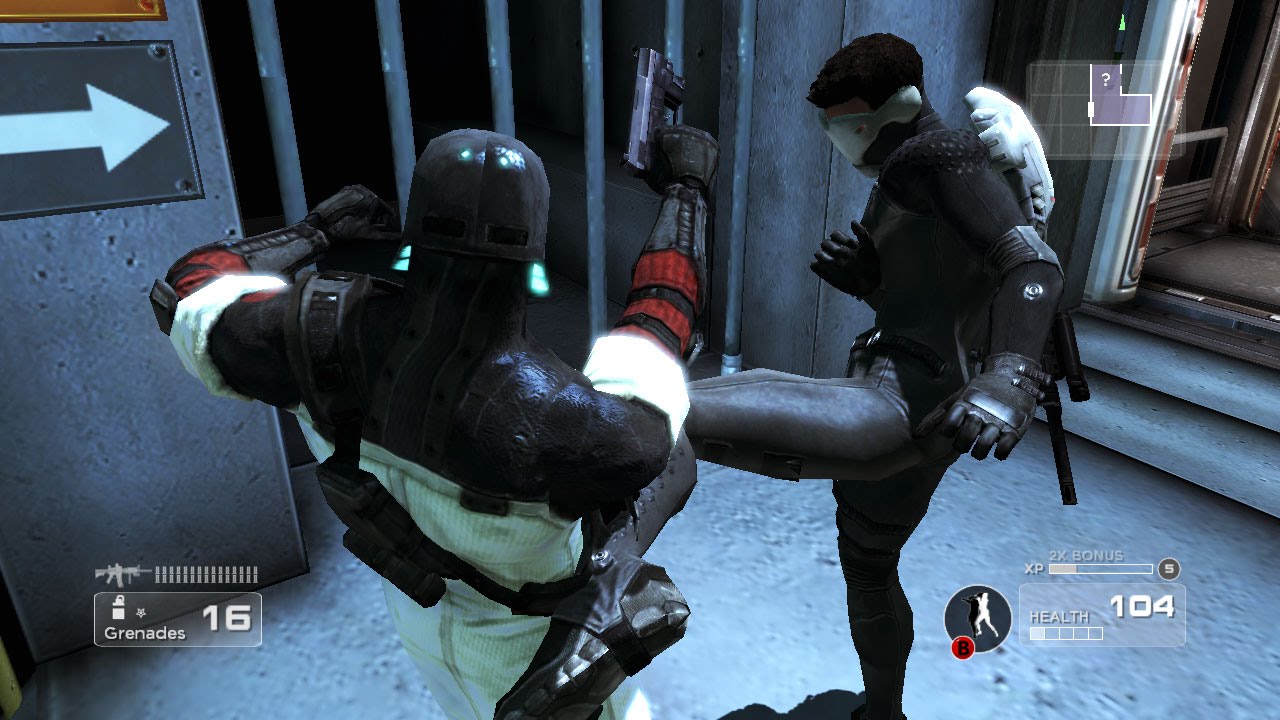
Task: Toggle the 2X BONUS indicator
Action: pos(1086,555)
